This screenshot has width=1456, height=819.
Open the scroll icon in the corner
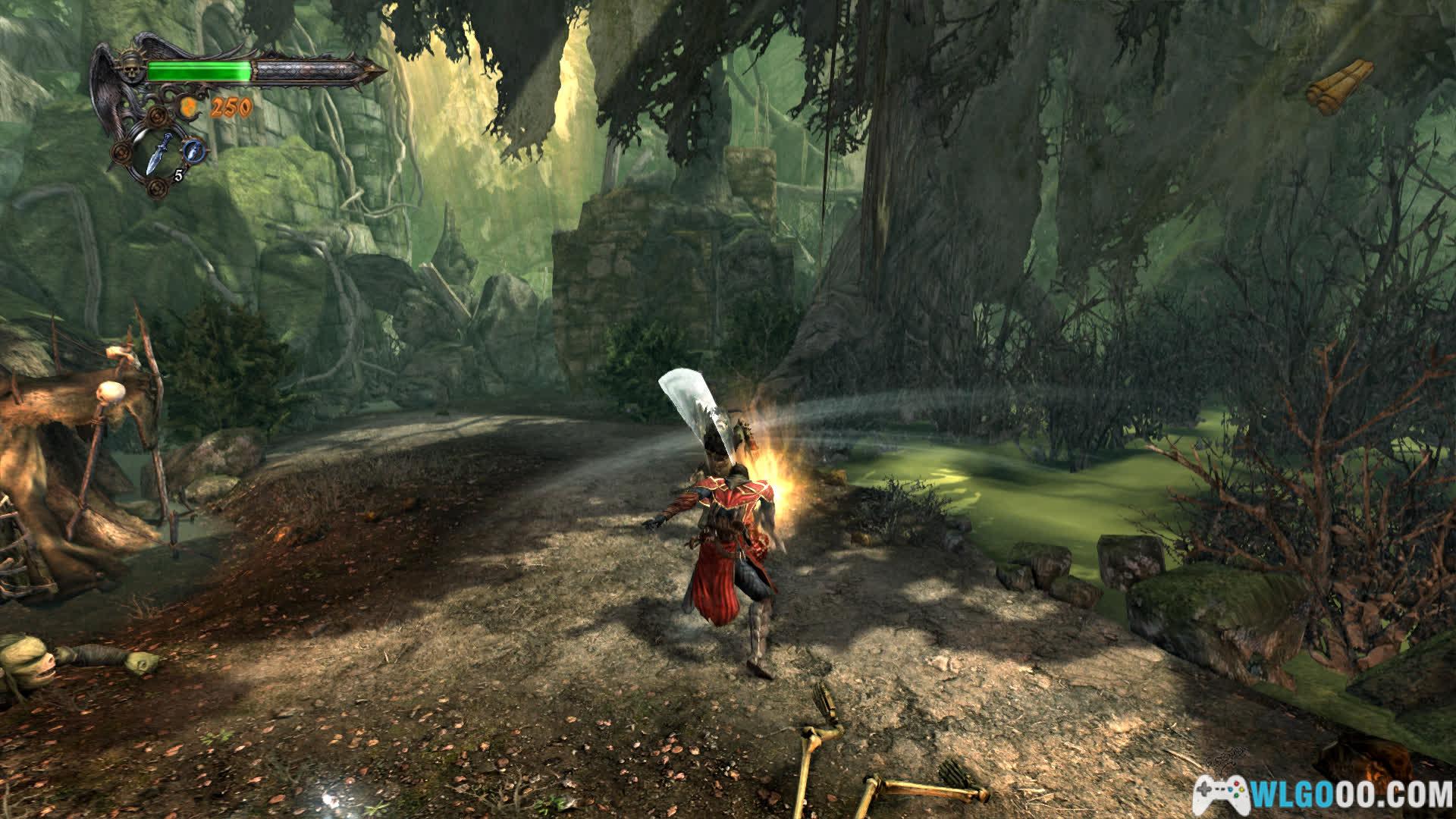(1340, 86)
